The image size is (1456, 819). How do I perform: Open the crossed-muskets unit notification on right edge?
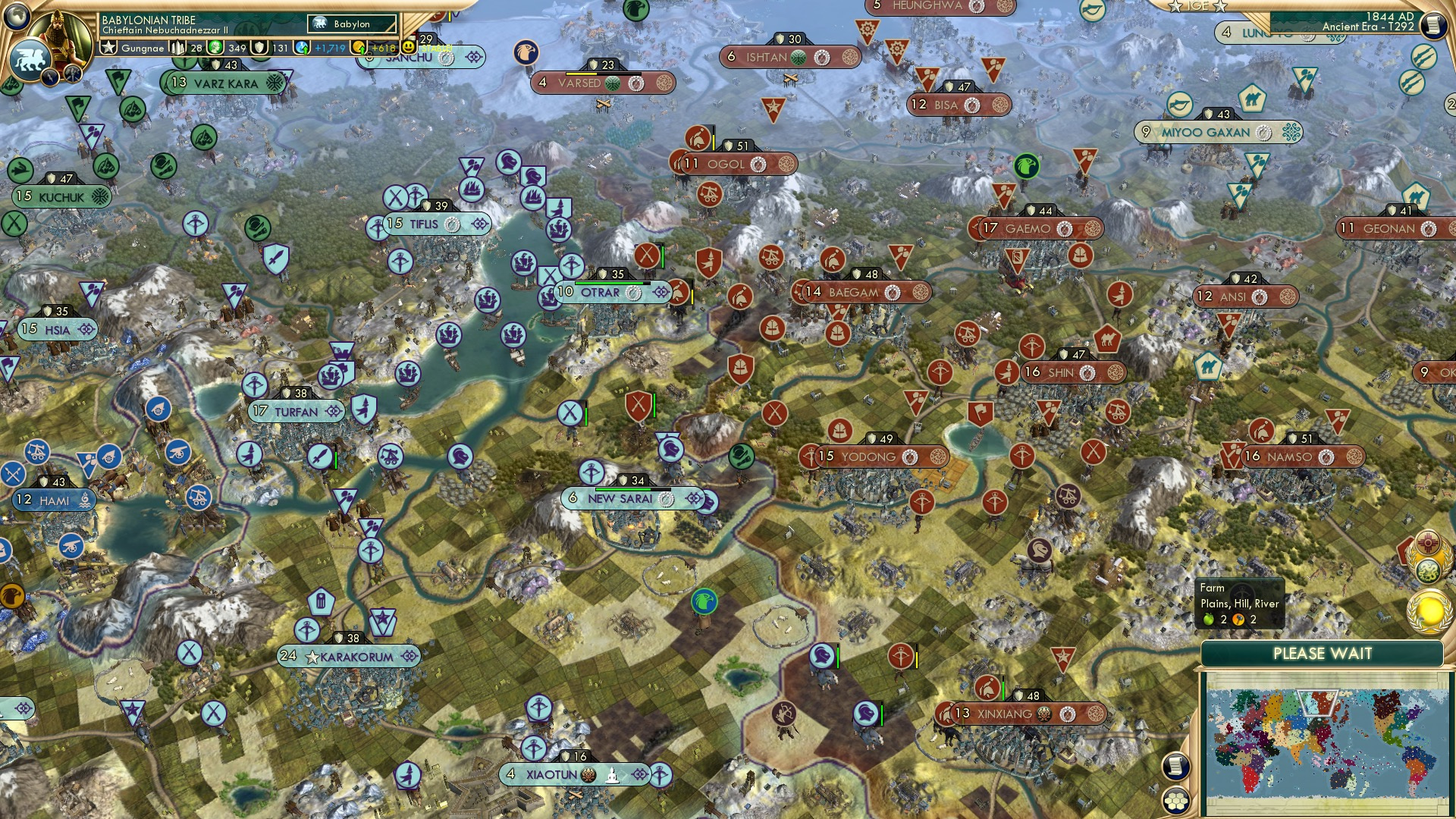coord(1423,56)
